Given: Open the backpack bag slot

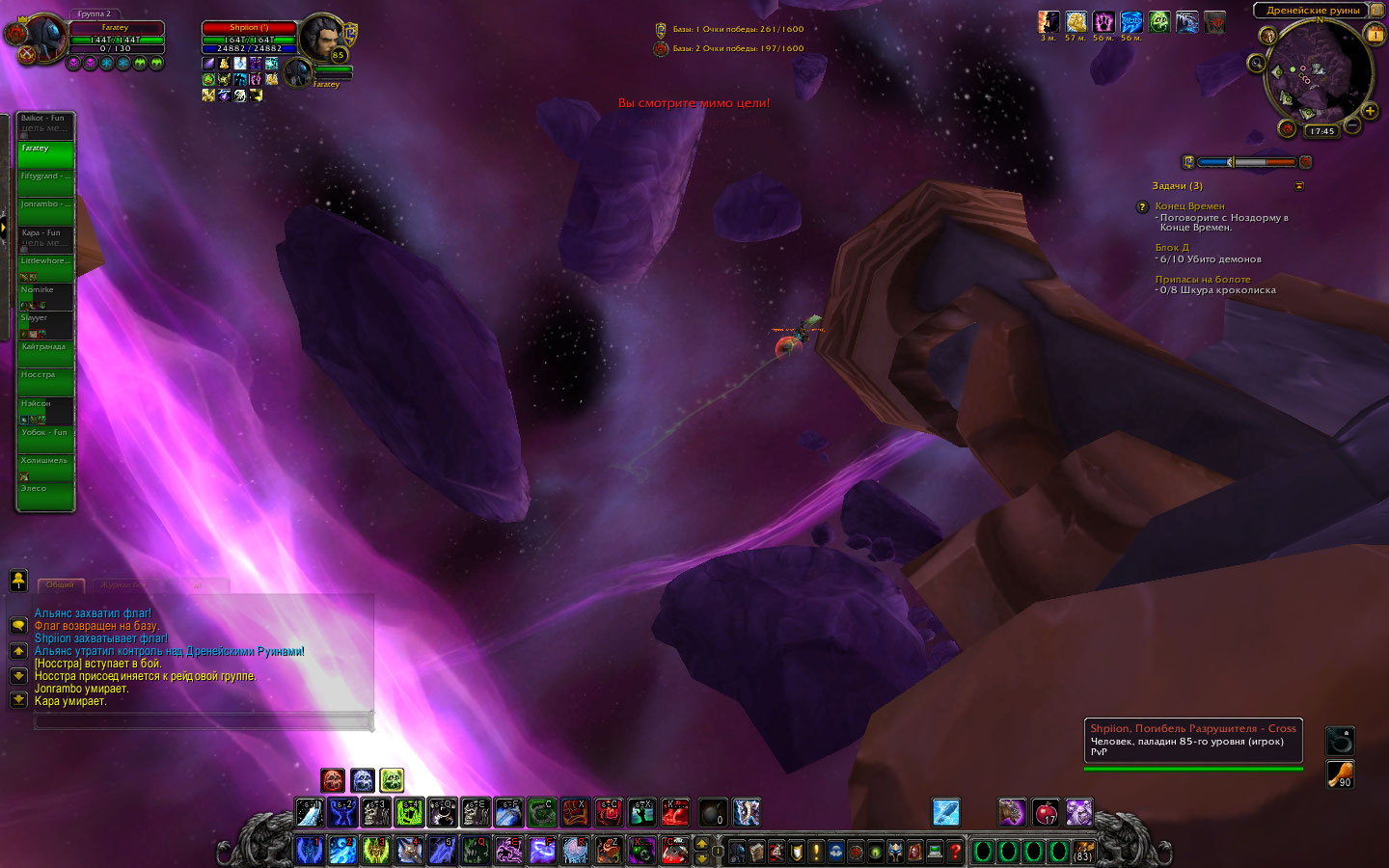Looking at the screenshot, I should pyautogui.click(x=1083, y=852).
